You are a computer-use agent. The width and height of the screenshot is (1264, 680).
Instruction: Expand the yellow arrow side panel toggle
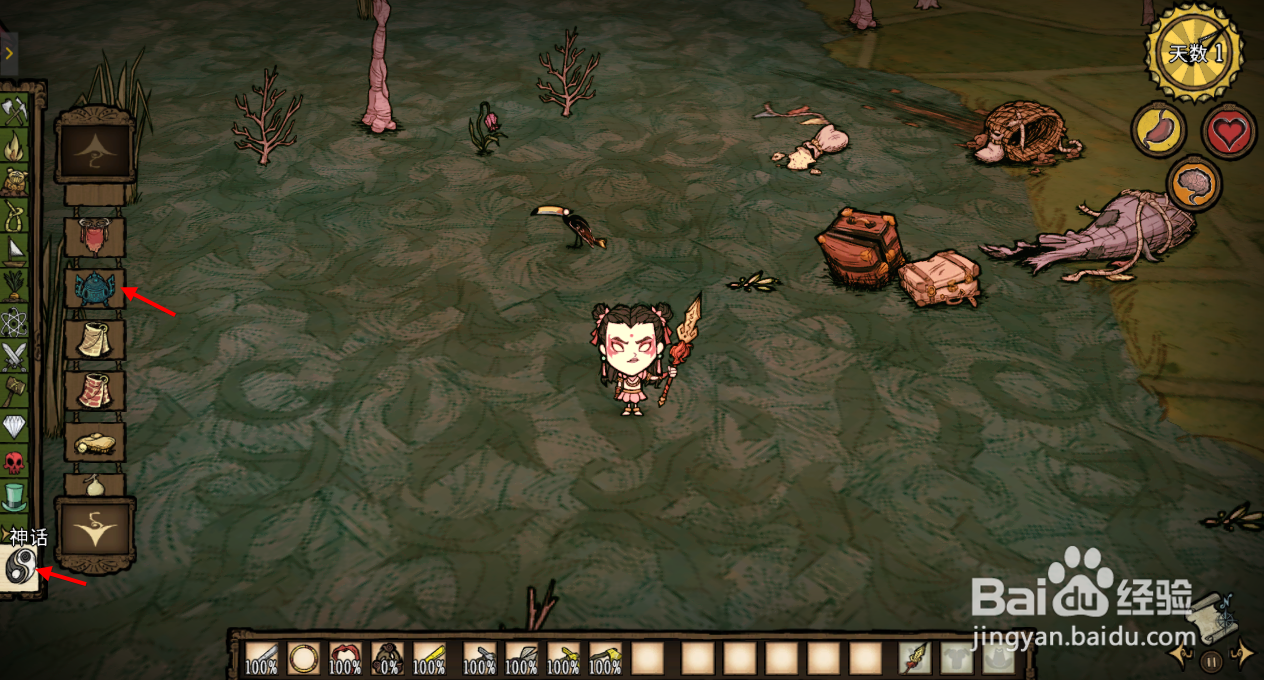click(x=8, y=52)
